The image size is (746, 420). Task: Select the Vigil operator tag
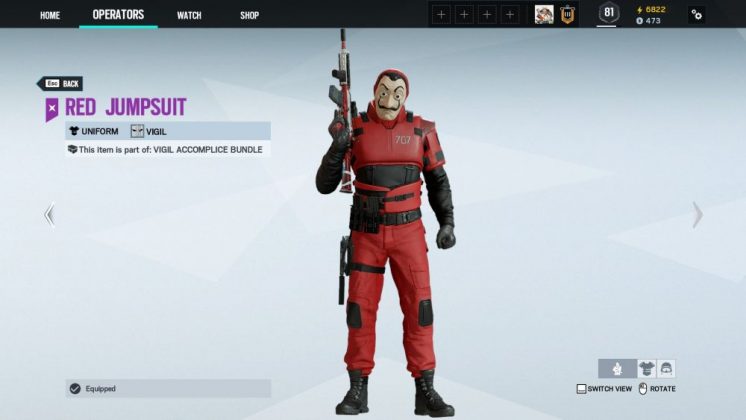[149, 131]
